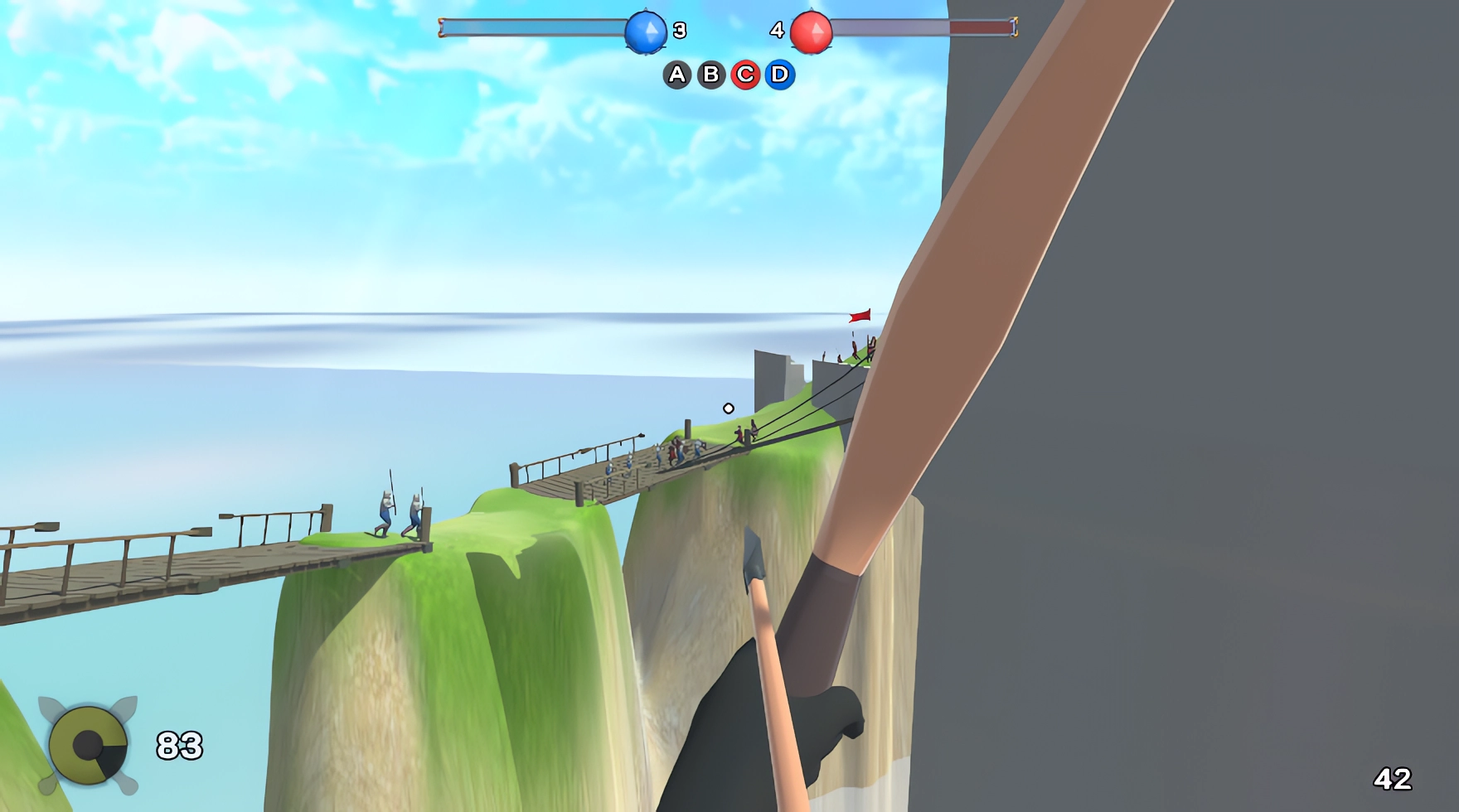Select the red control point C badge
Viewport: 1459px width, 812px height.
745,75
